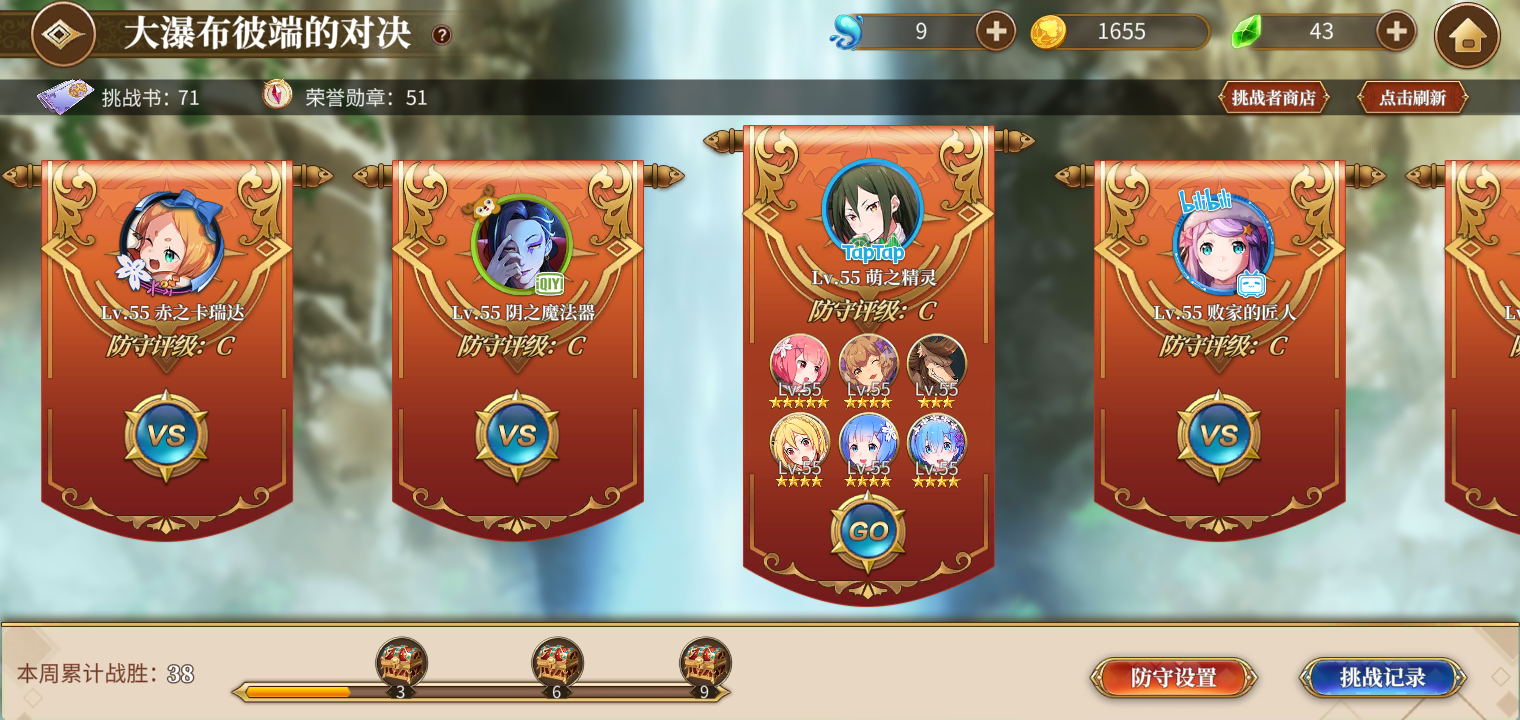Open 防守设置 defense settings
The height and width of the screenshot is (720, 1520).
click(x=1174, y=677)
